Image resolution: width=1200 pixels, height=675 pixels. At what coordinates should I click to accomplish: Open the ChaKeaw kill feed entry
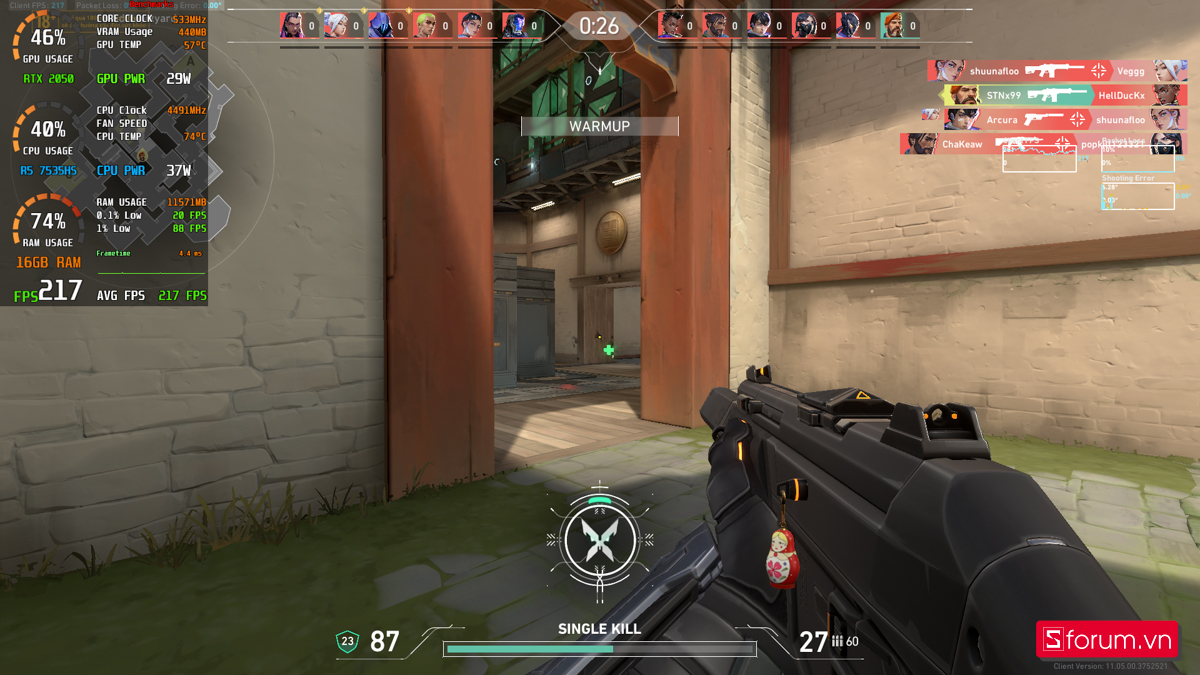tap(1040, 144)
